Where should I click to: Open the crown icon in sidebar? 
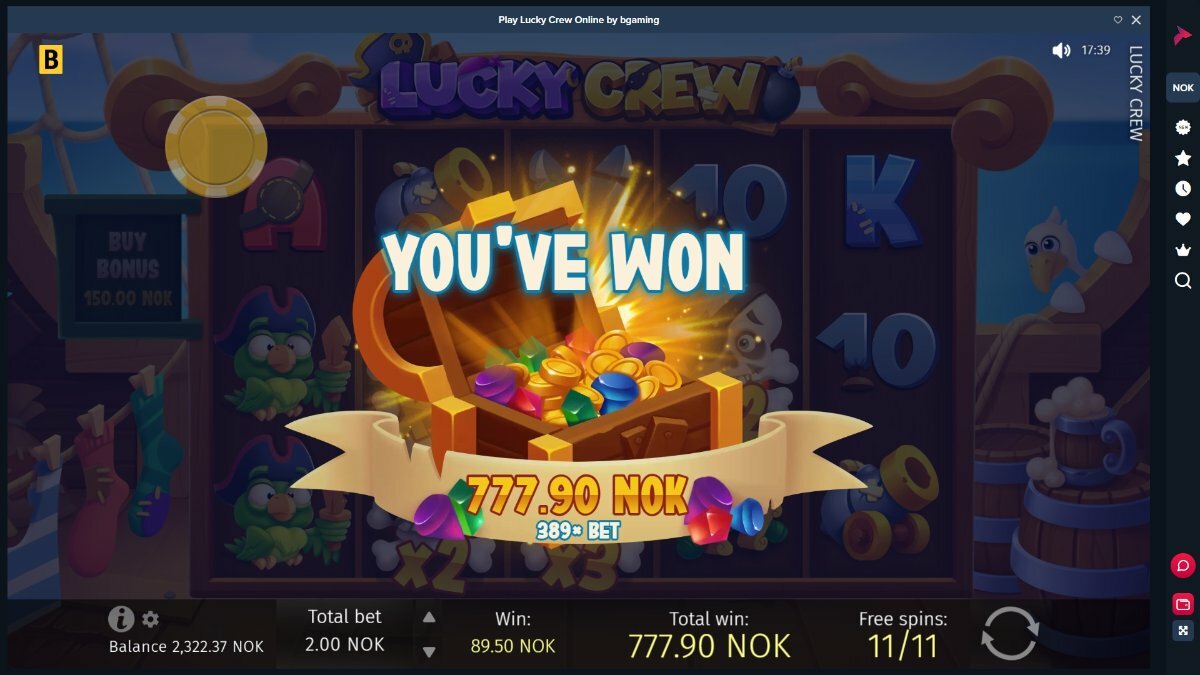click(x=1183, y=250)
